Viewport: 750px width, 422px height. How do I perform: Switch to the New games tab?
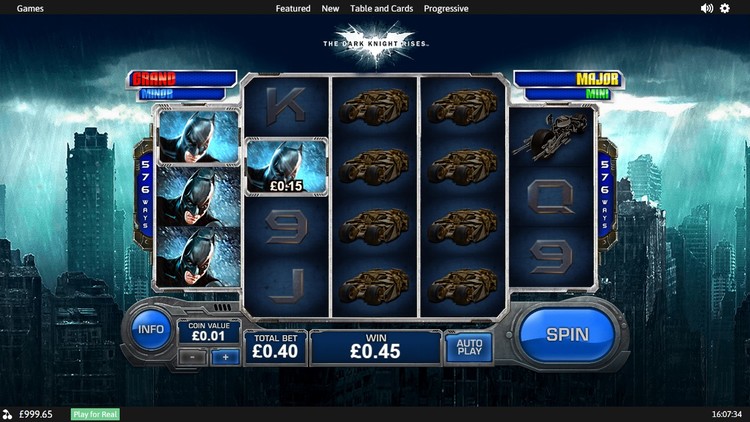(330, 8)
